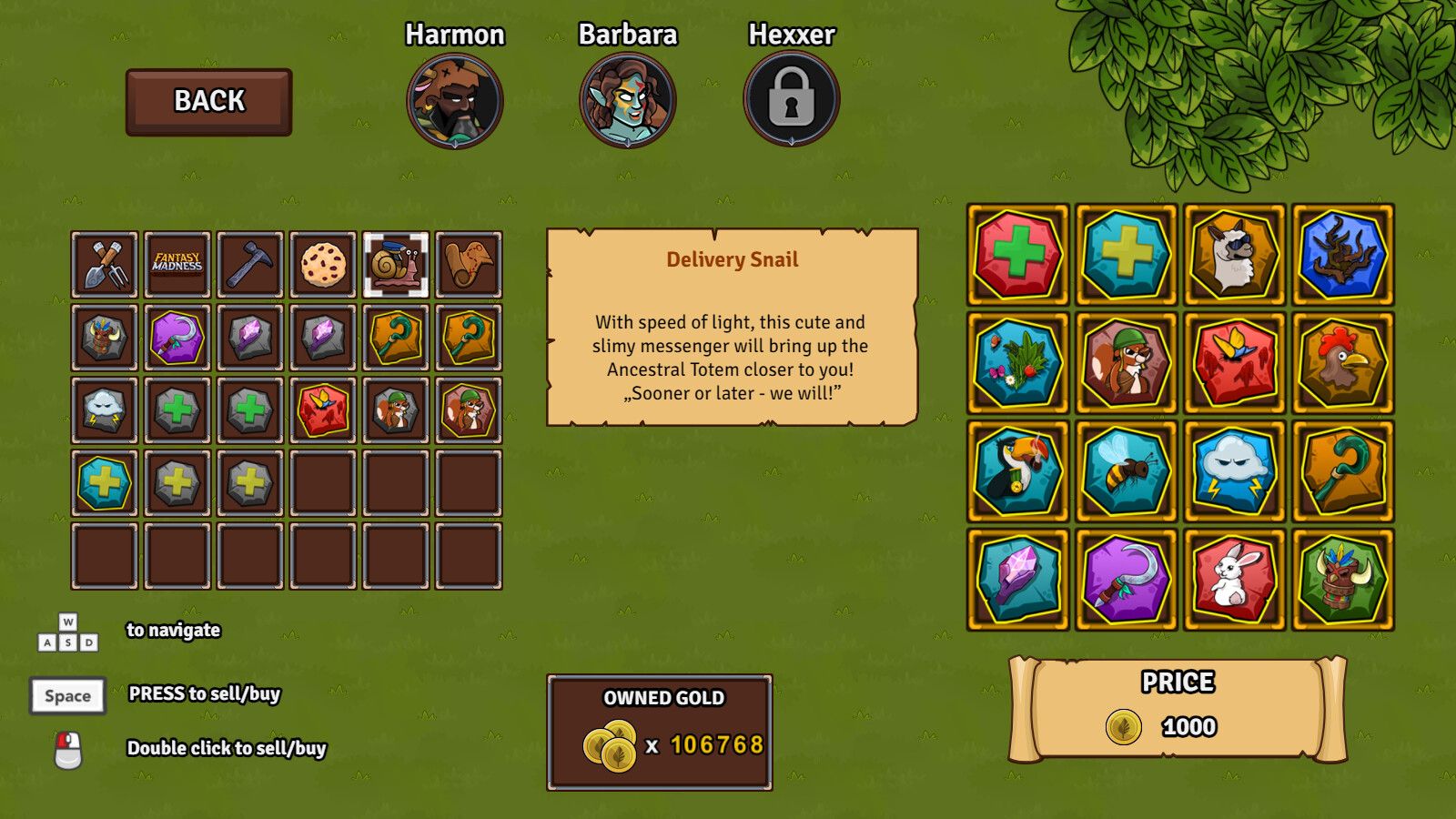Image resolution: width=1456 pixels, height=819 pixels.
Task: Pick the green tribal mask shop item
Action: click(1342, 580)
